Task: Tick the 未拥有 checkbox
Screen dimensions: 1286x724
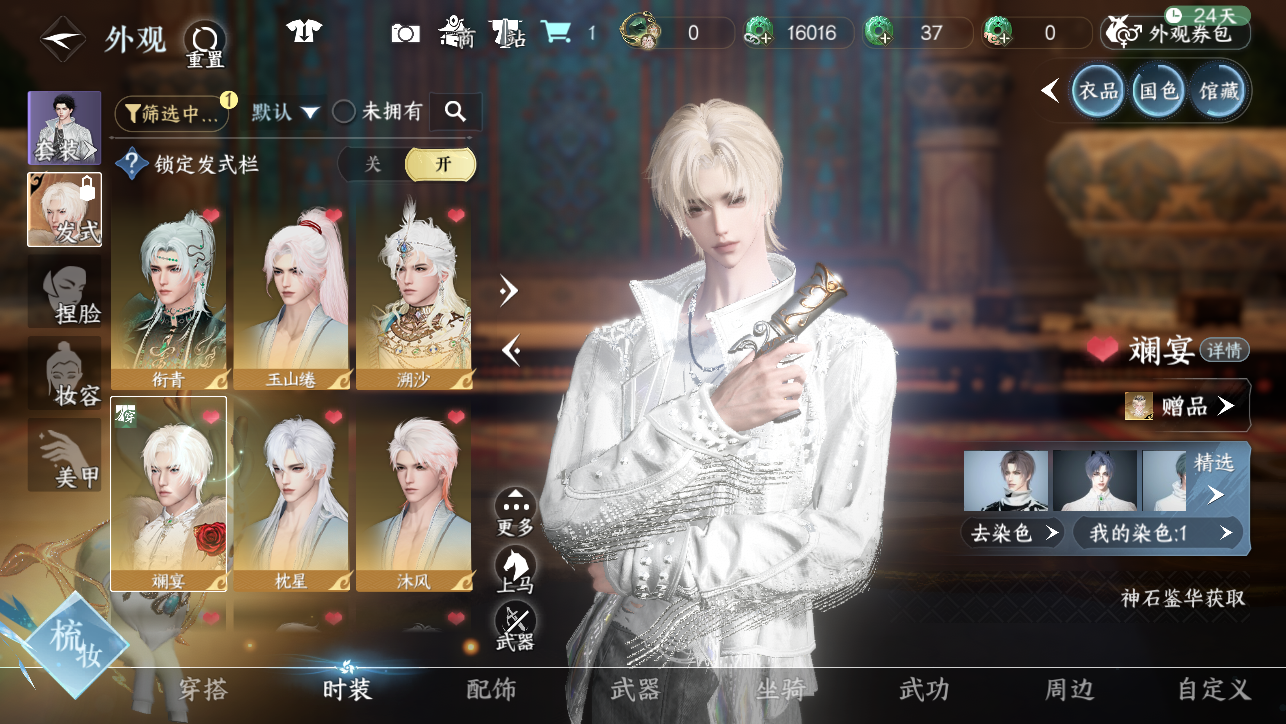Action: 344,112
